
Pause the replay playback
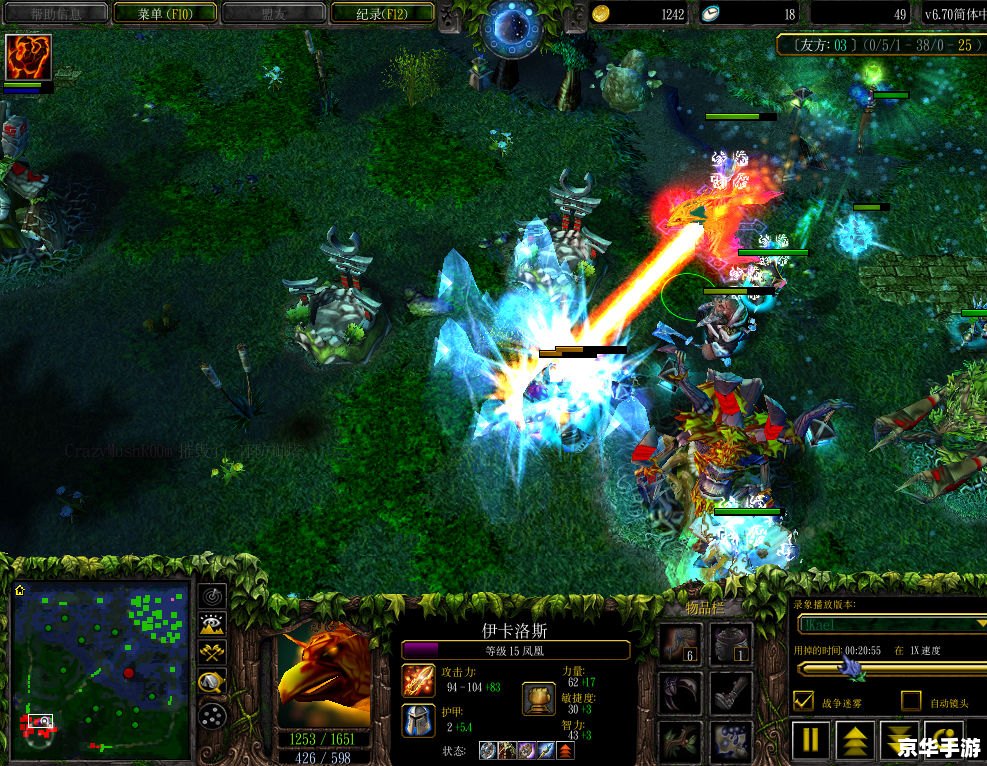[812, 740]
